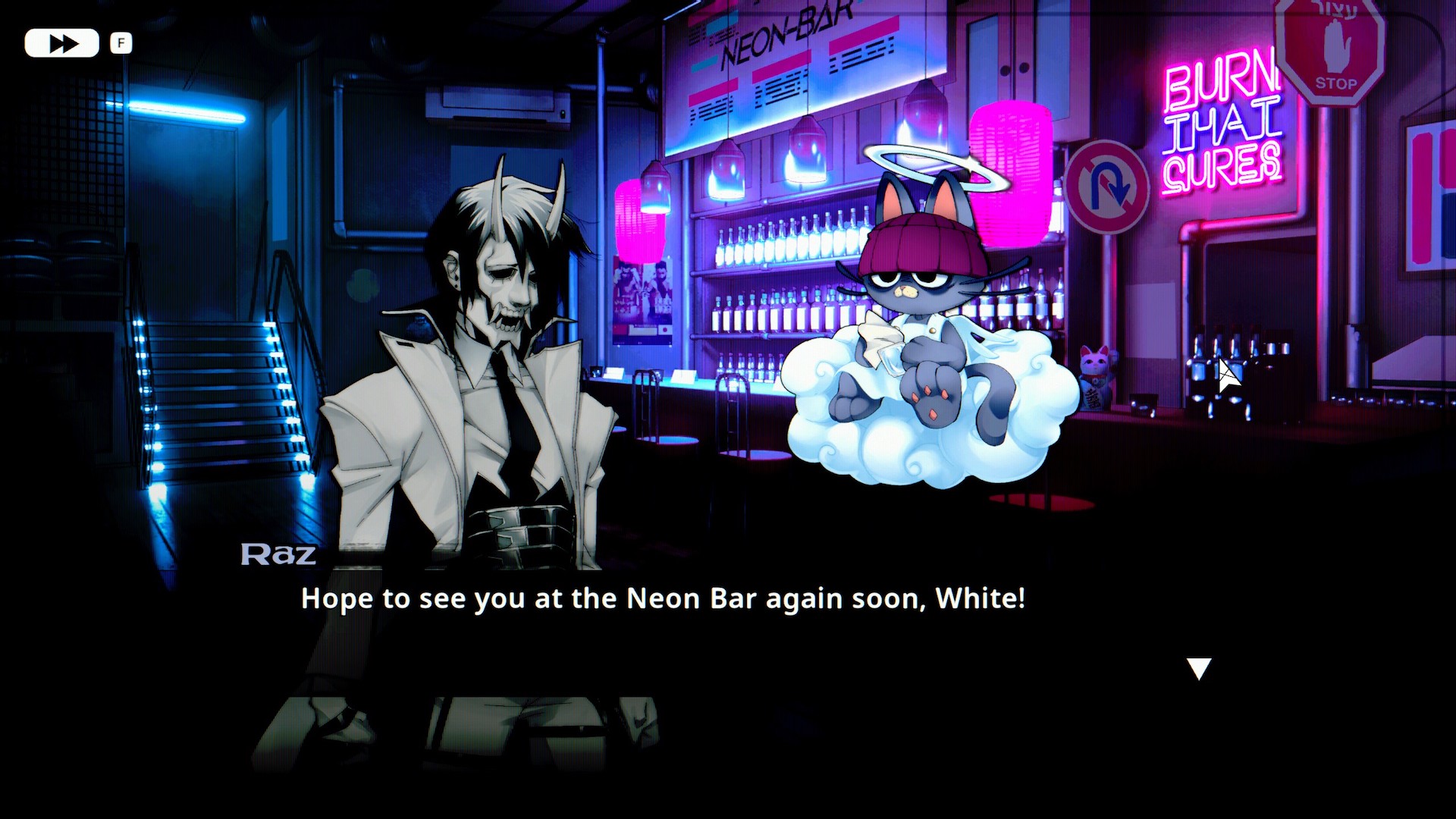
Task: Click the F keybind badge
Action: pos(120,43)
